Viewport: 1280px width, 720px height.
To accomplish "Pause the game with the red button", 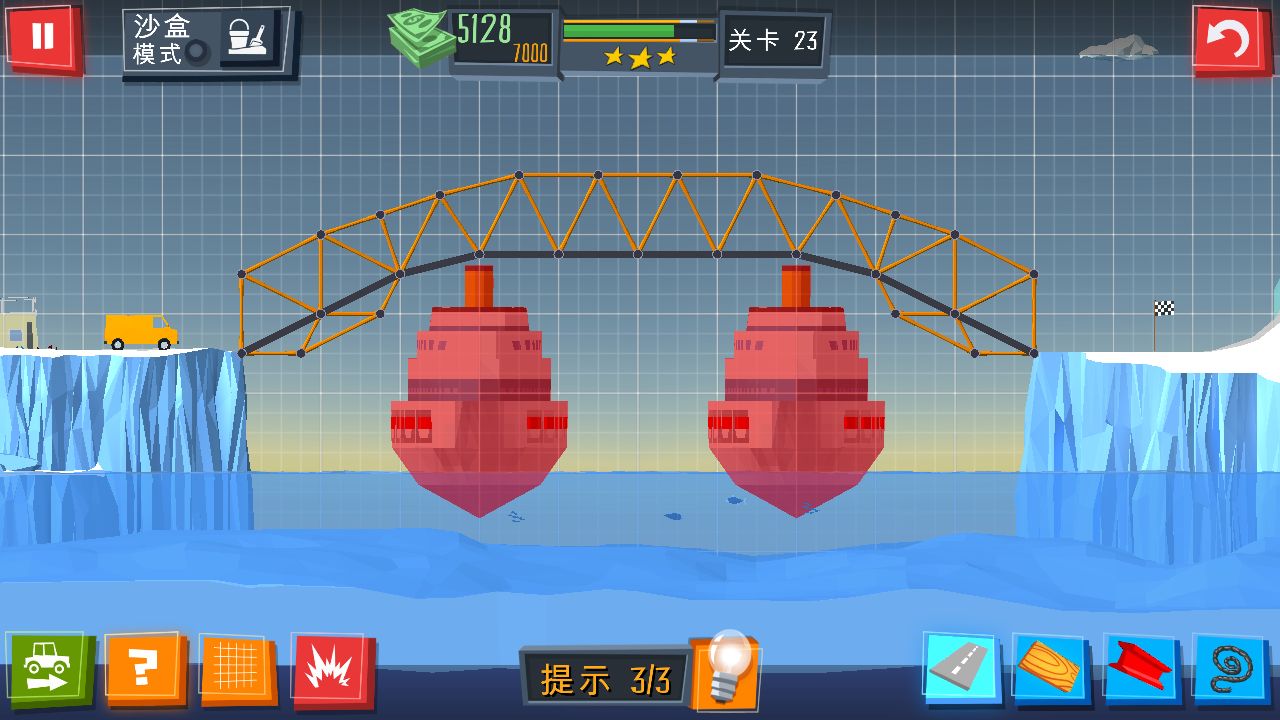I will 43,39.
